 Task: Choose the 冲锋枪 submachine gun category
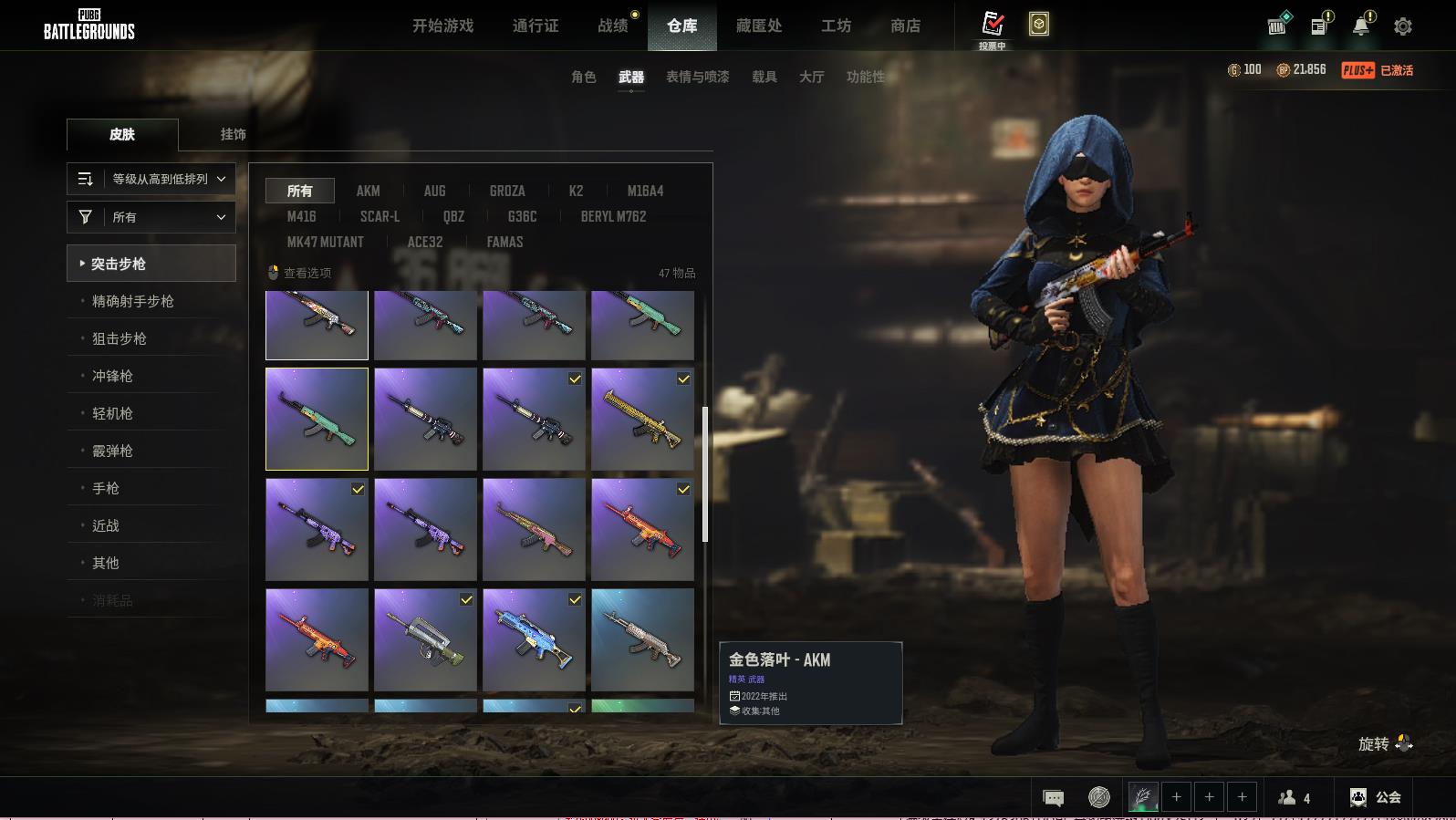(x=112, y=376)
